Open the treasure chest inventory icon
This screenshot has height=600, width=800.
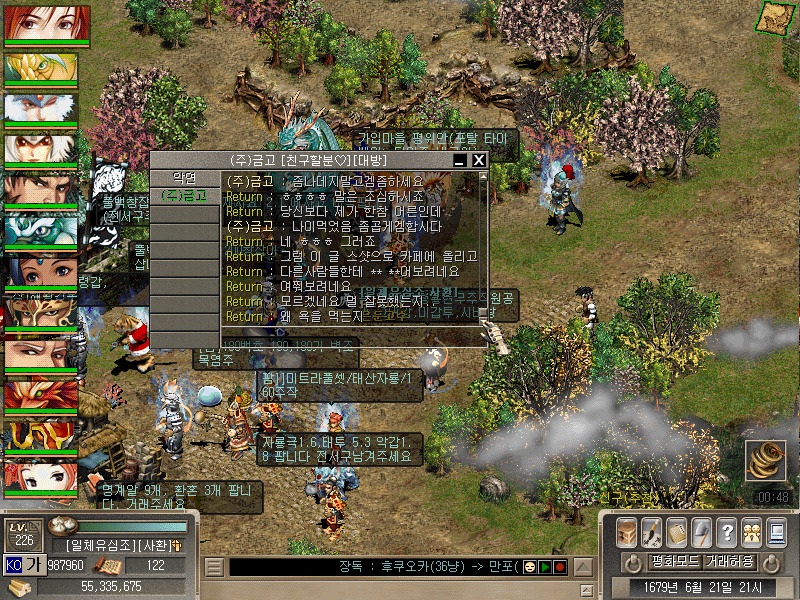pyautogui.click(x=626, y=531)
